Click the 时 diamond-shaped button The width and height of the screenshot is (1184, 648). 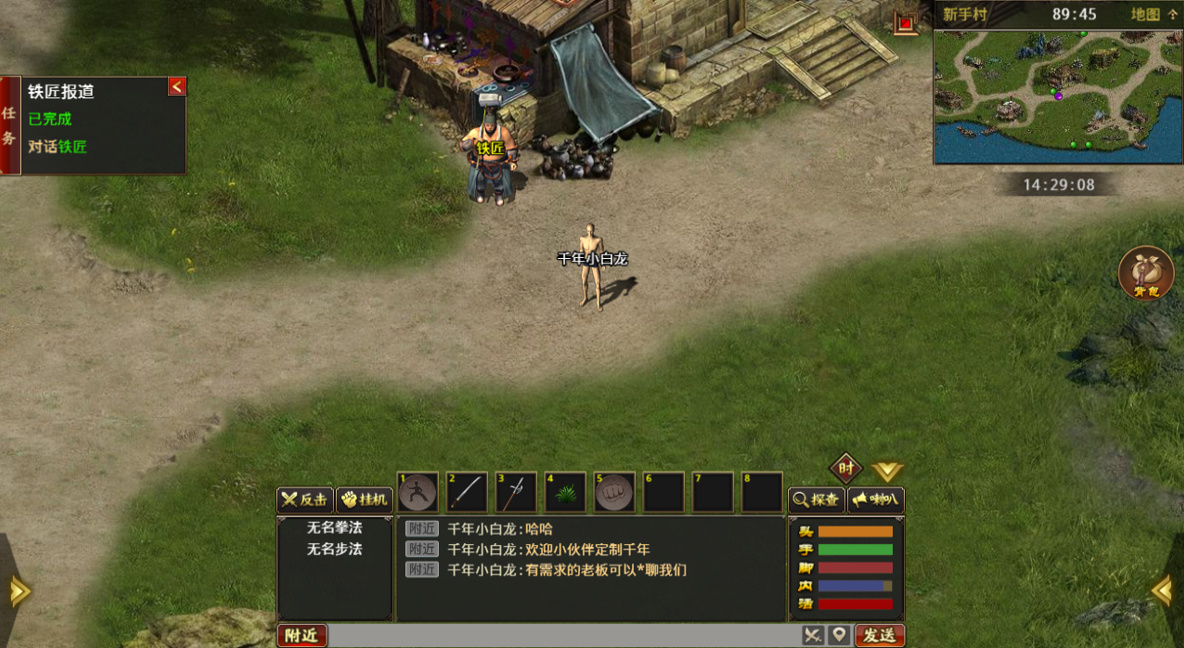coord(846,468)
